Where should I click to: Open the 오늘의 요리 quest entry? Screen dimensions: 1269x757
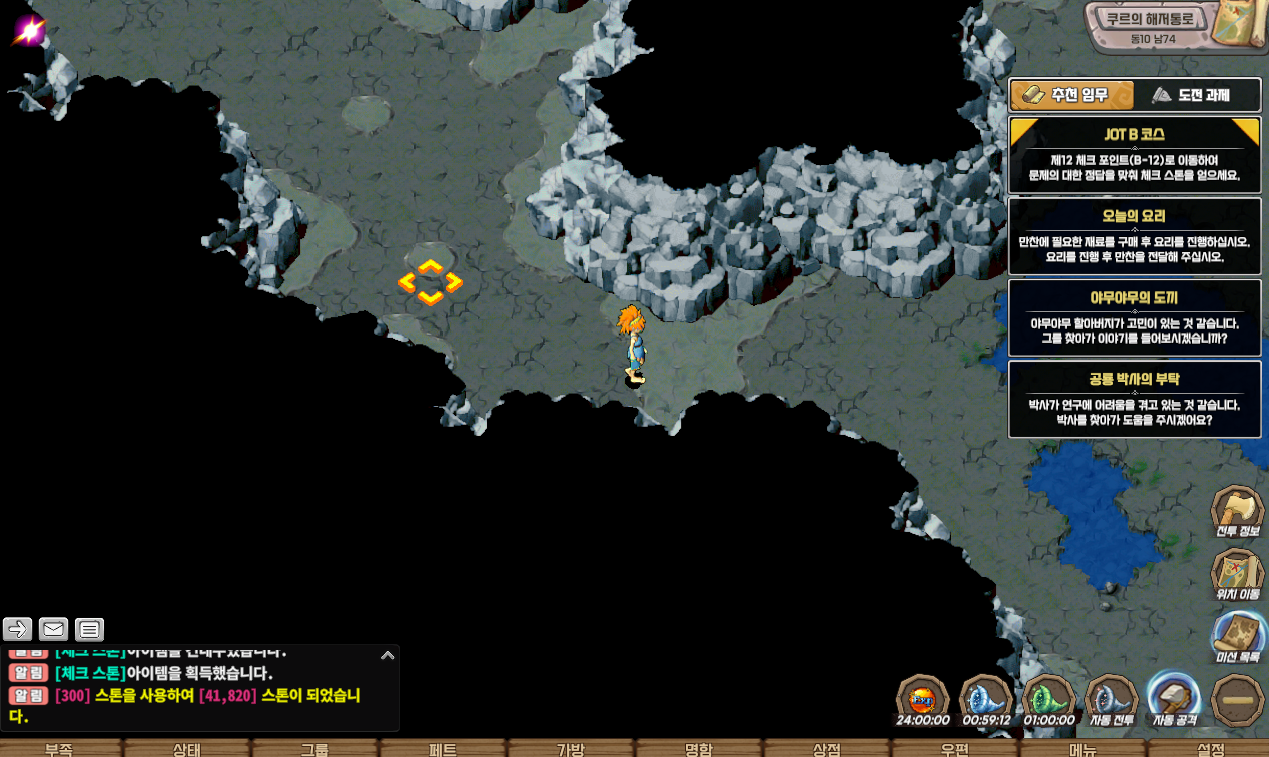coord(1134,236)
